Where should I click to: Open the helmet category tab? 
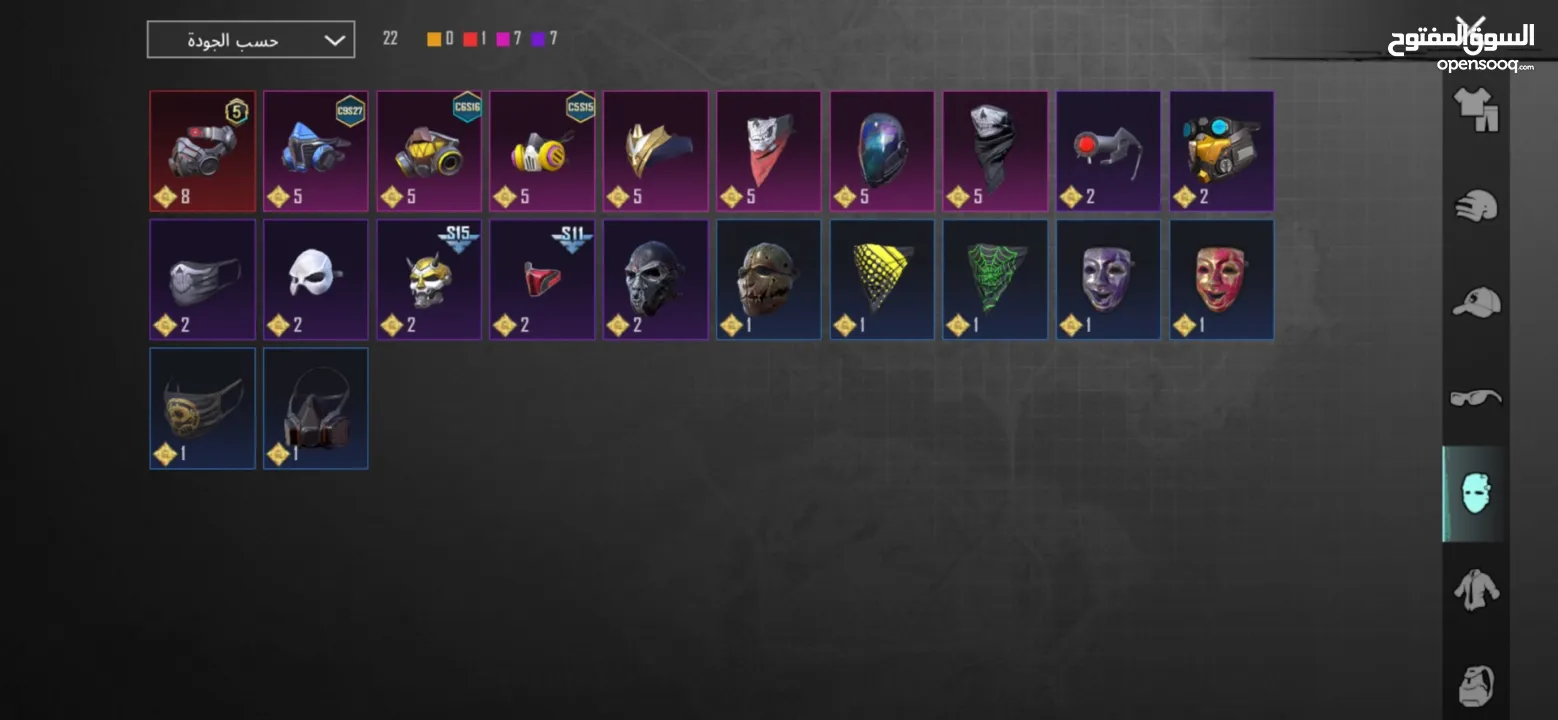tap(1475, 207)
